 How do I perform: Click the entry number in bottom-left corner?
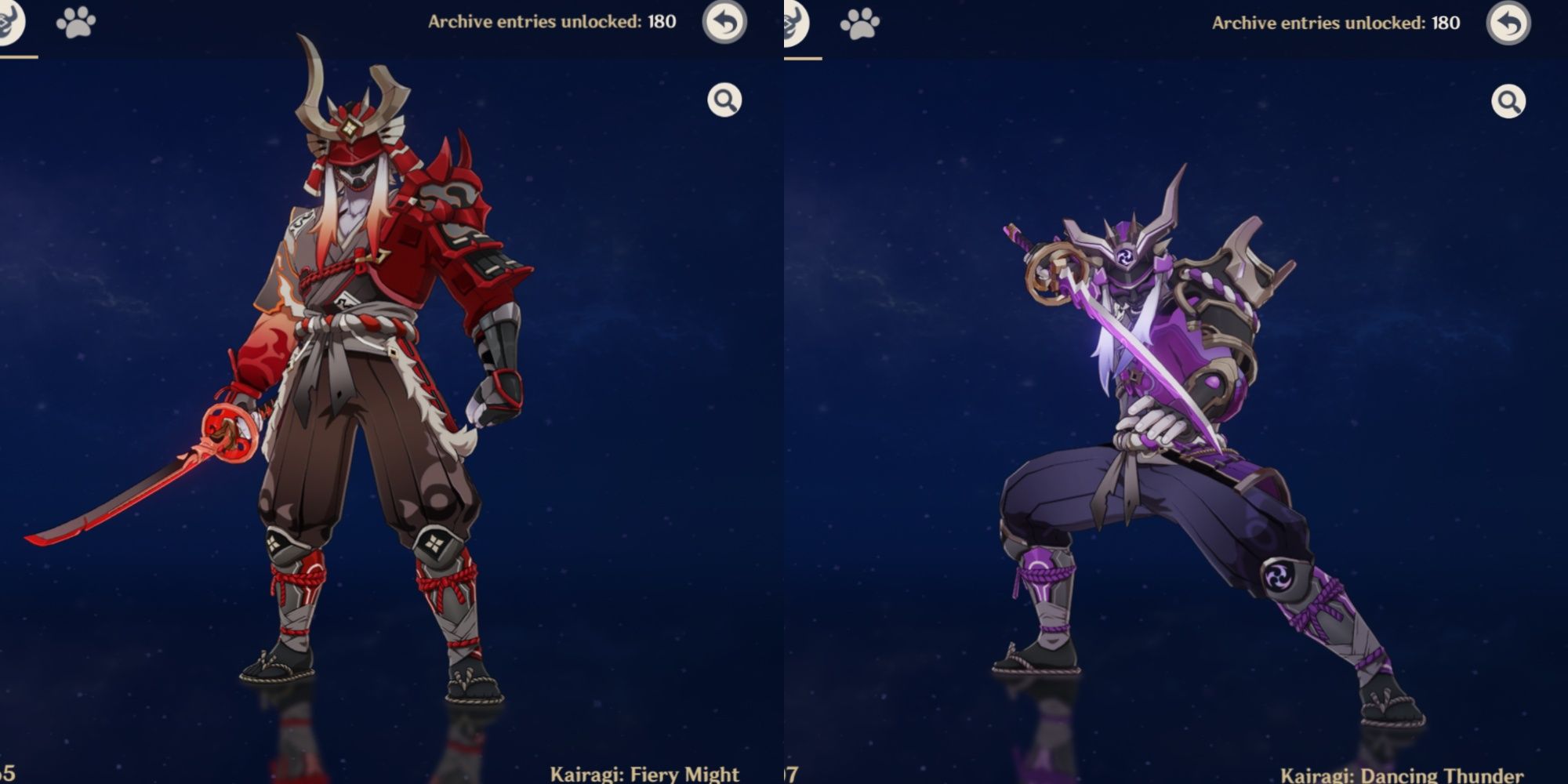pos(5,771)
